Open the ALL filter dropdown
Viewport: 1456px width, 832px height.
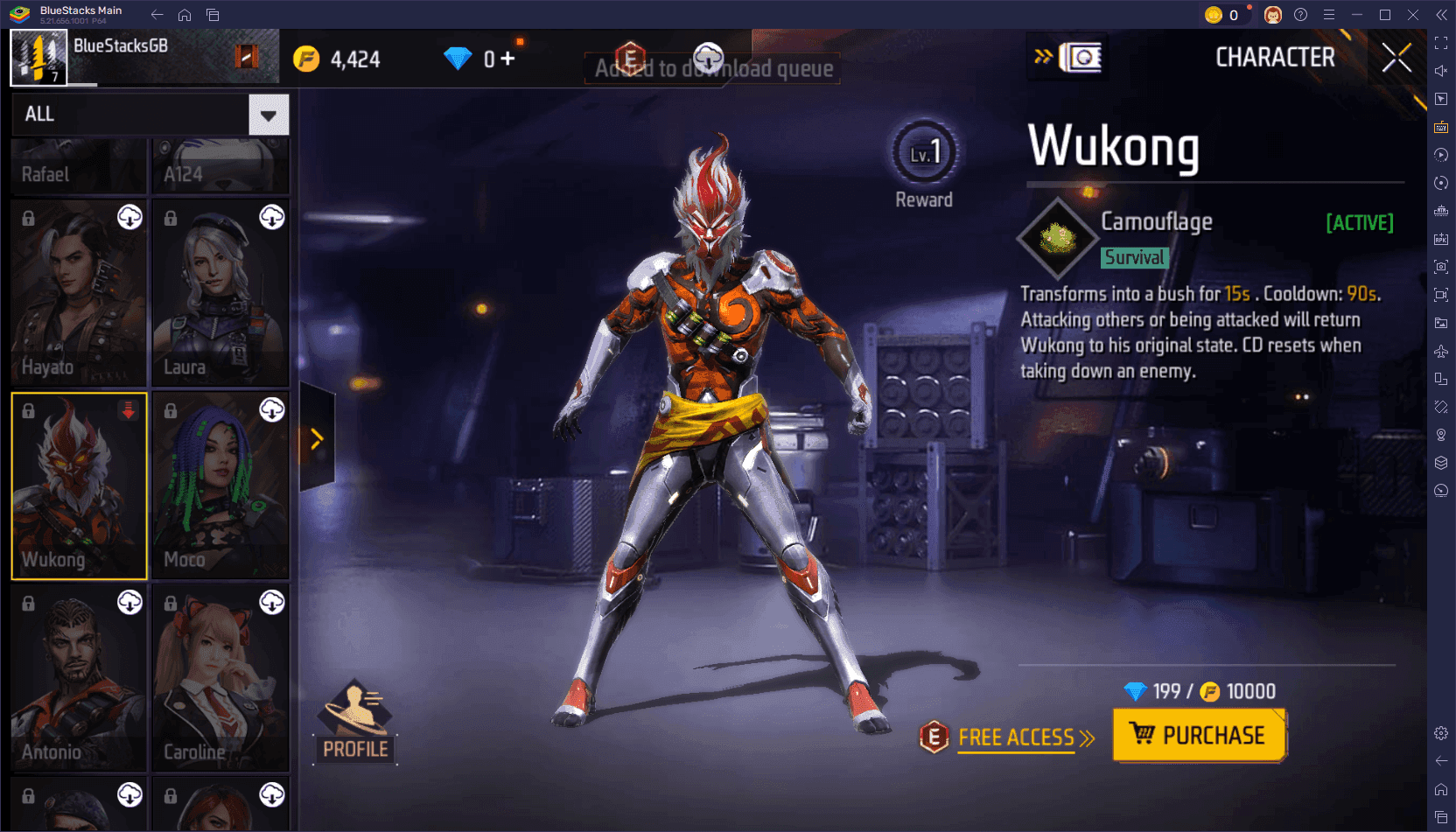[269, 115]
